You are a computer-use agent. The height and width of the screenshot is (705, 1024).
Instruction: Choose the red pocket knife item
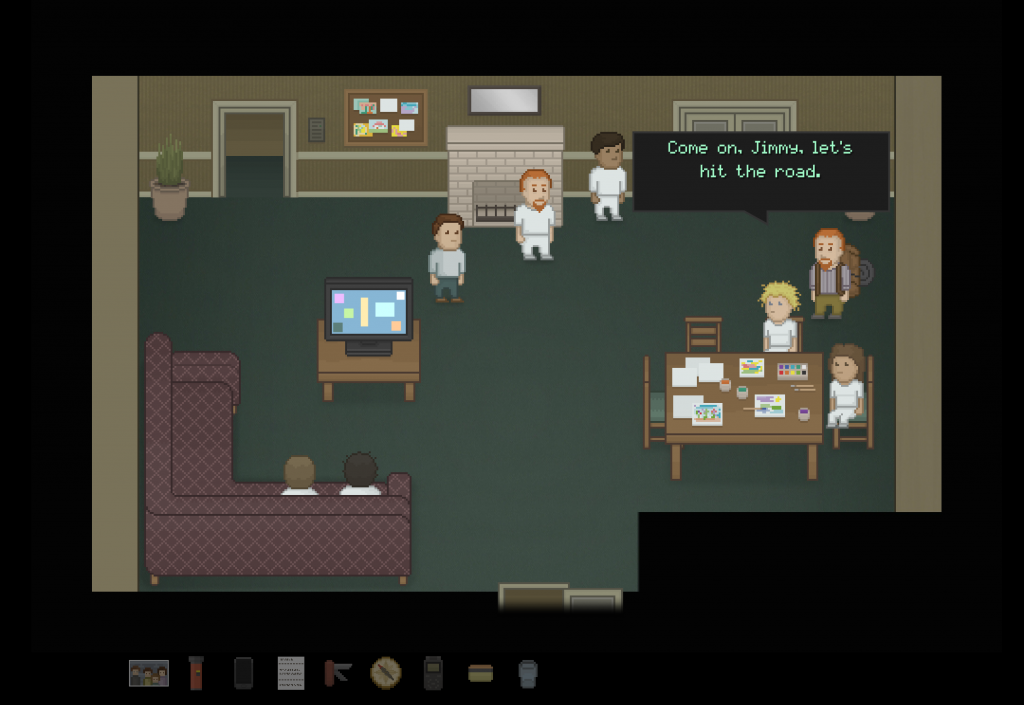pos(338,673)
